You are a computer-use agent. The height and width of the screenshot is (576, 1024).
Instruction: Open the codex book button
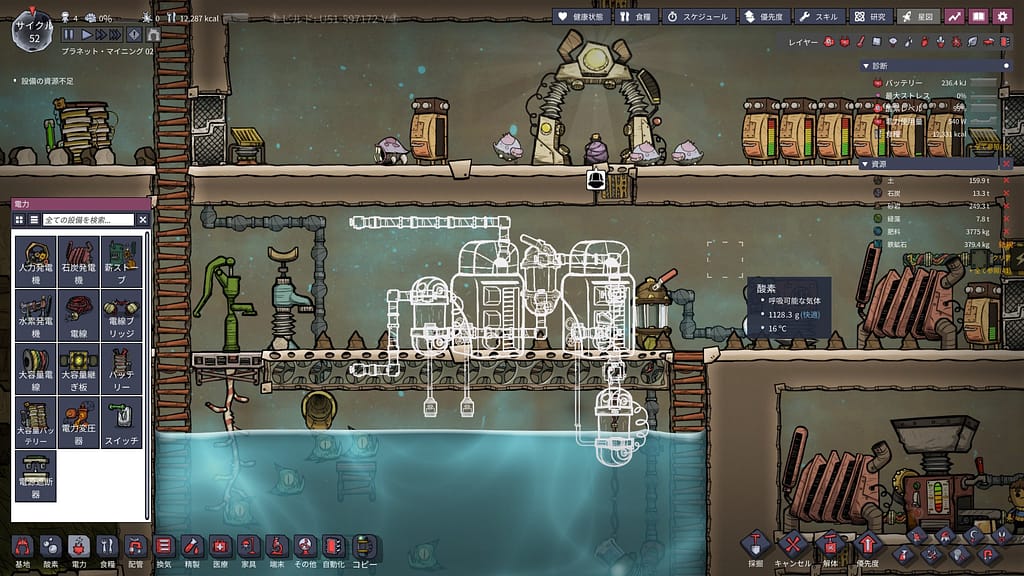[978, 16]
